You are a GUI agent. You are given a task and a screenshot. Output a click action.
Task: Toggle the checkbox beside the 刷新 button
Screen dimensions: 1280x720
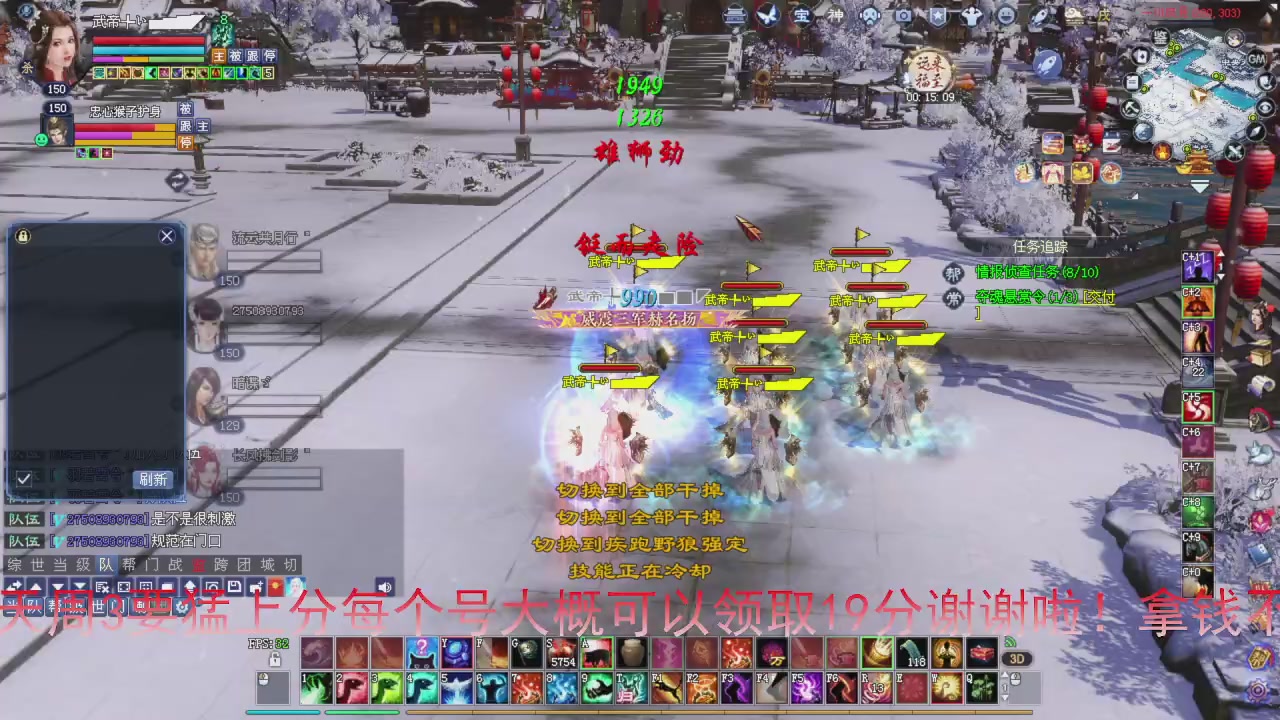pos(24,479)
